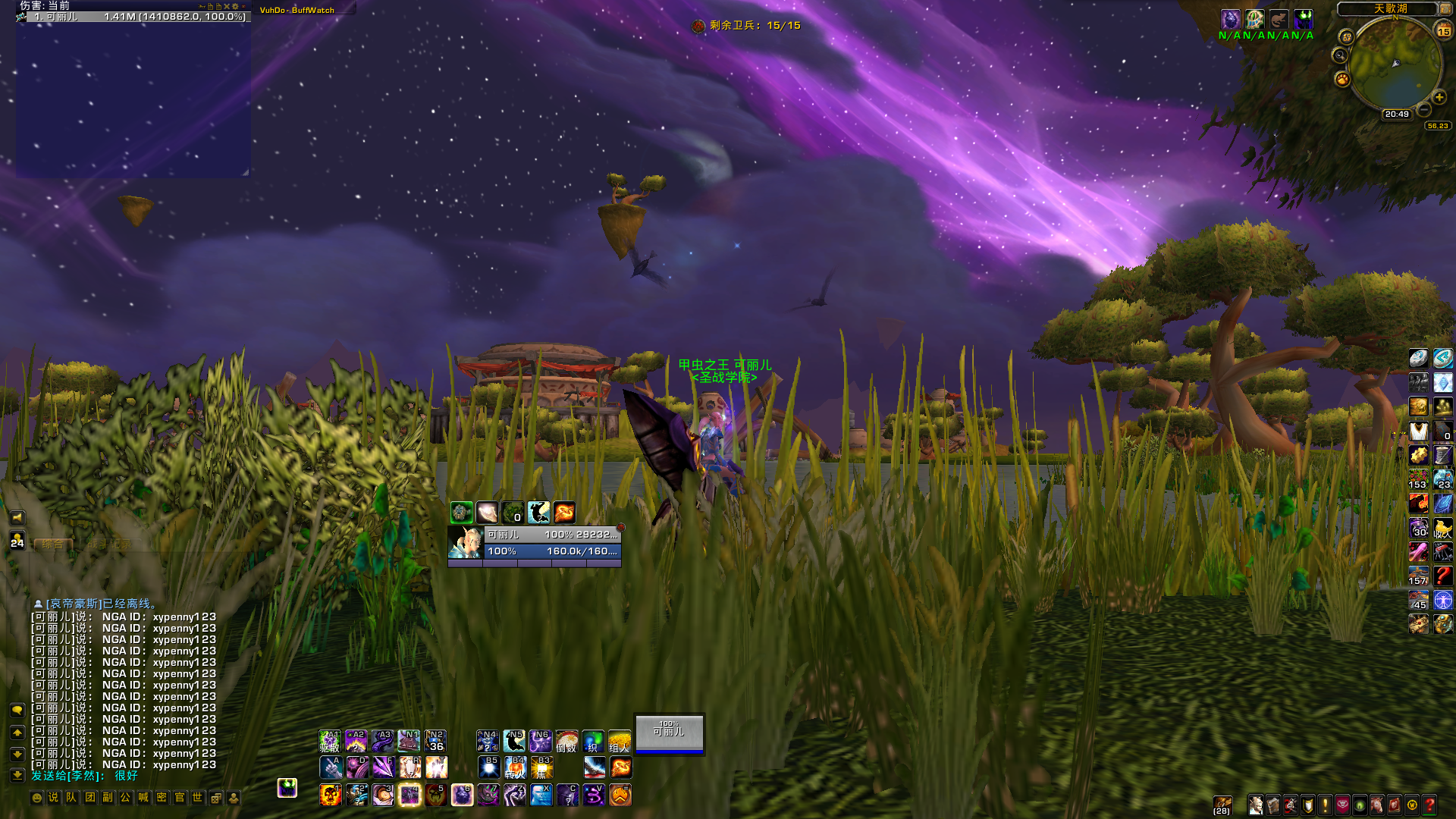Viewport: 1456px width, 819px height.
Task: Use the flaming skull ability on key 1
Action: pos(330,795)
